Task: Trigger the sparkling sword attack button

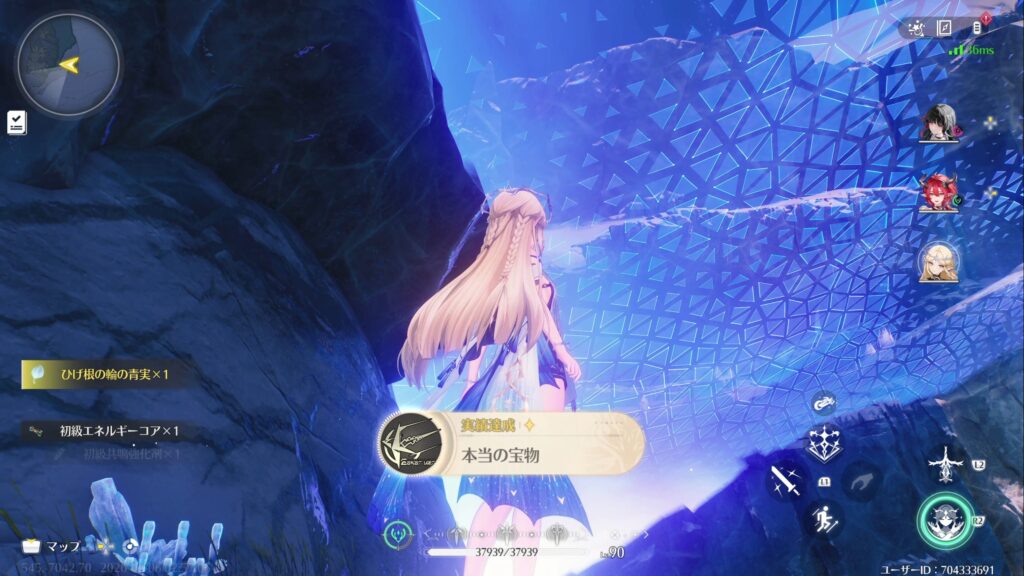Action: point(786,480)
